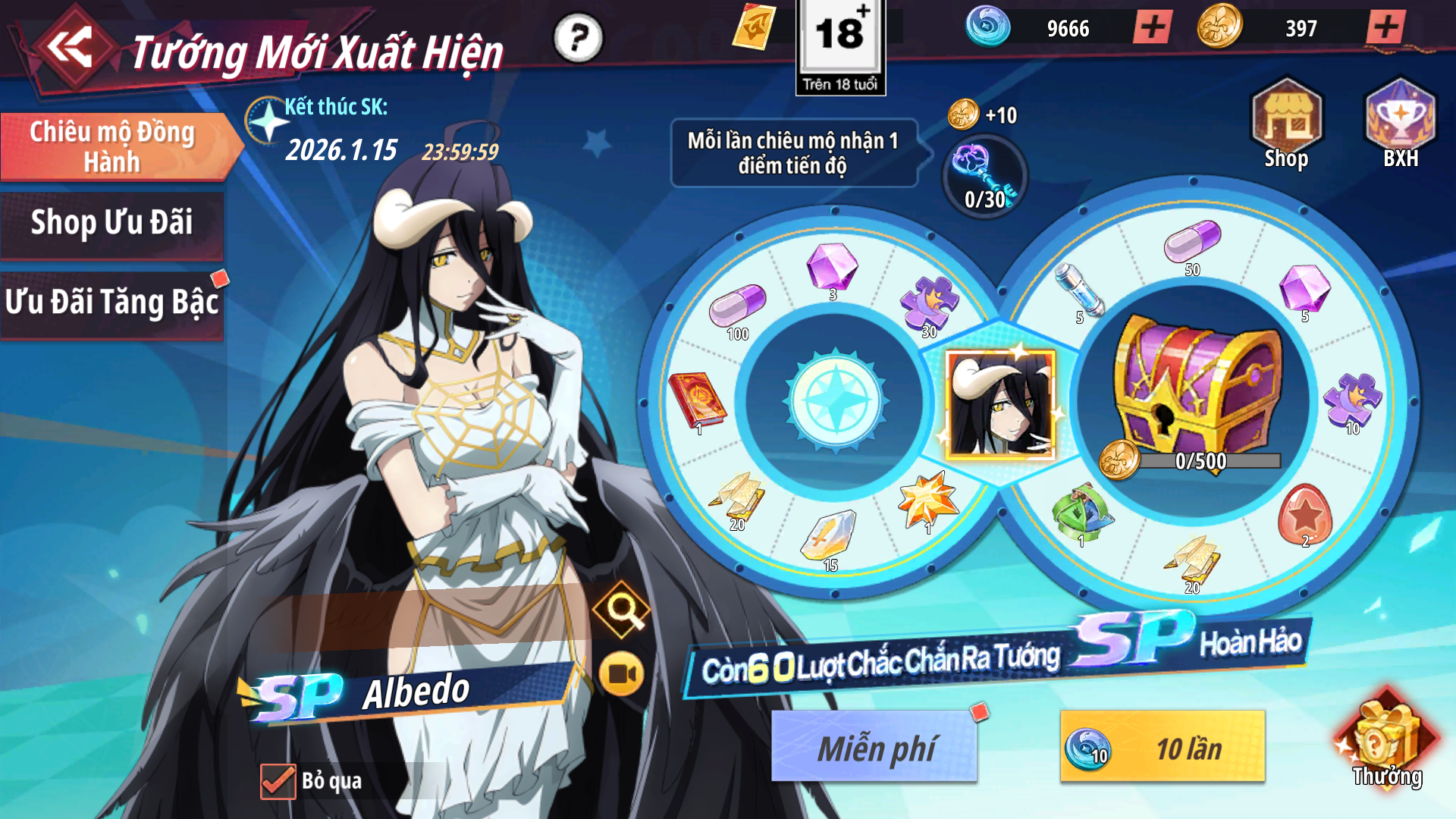Play Albedo's video preview camera icon
Image resolution: width=1456 pixels, height=819 pixels.
621,673
